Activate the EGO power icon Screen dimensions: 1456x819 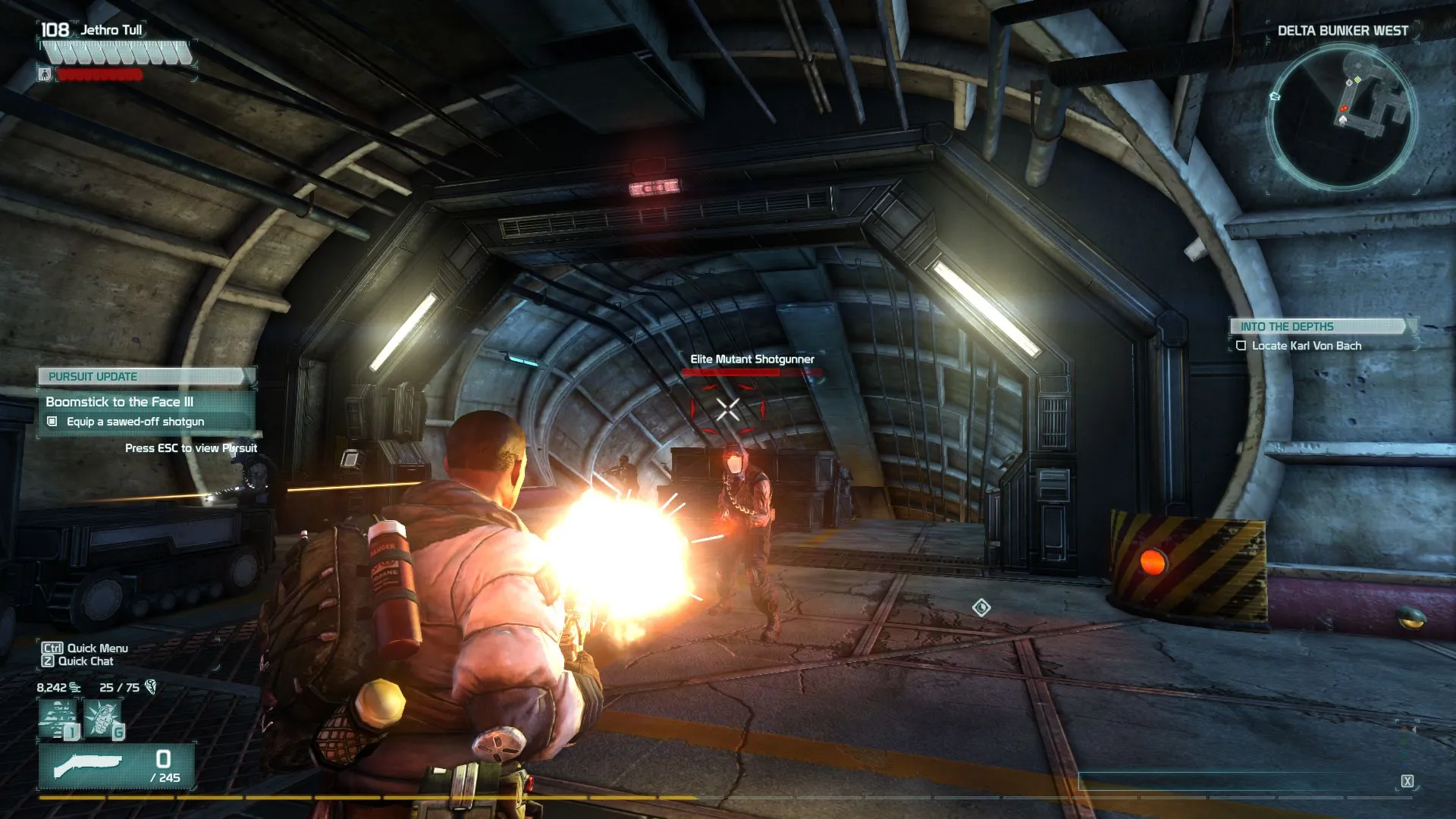pyautogui.click(x=58, y=718)
